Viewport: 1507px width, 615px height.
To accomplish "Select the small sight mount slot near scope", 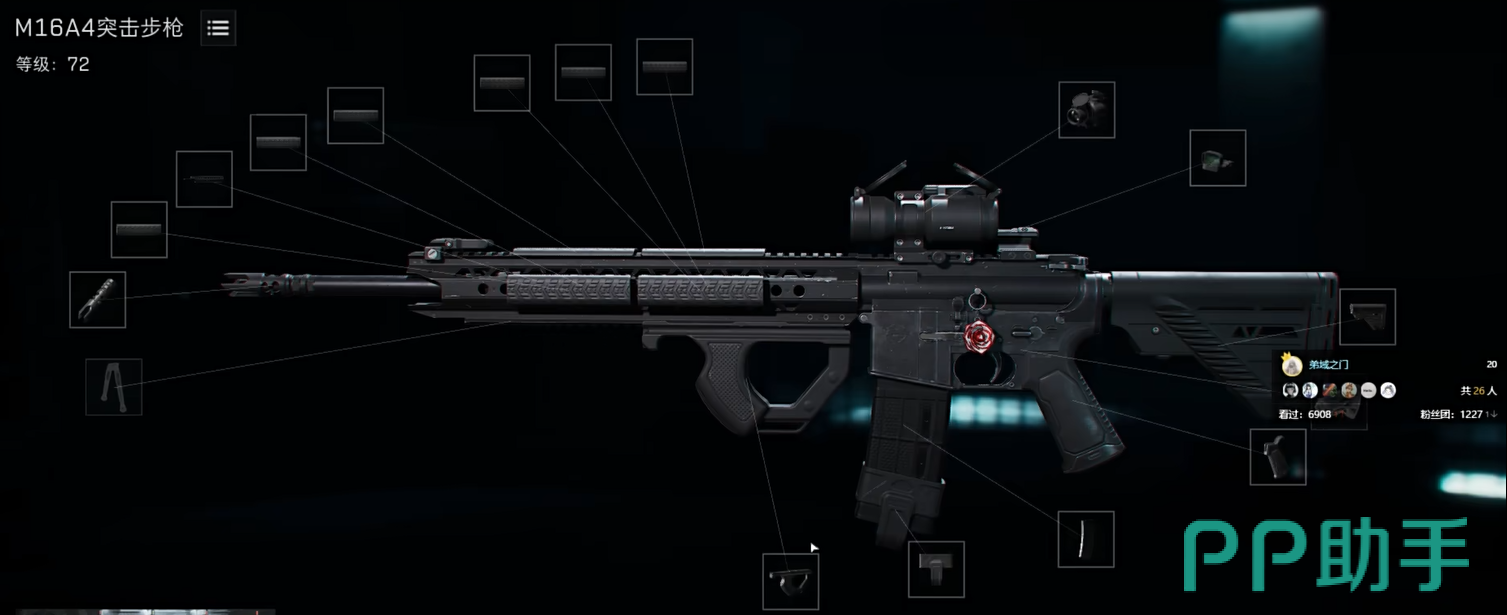I will click(x=1217, y=158).
